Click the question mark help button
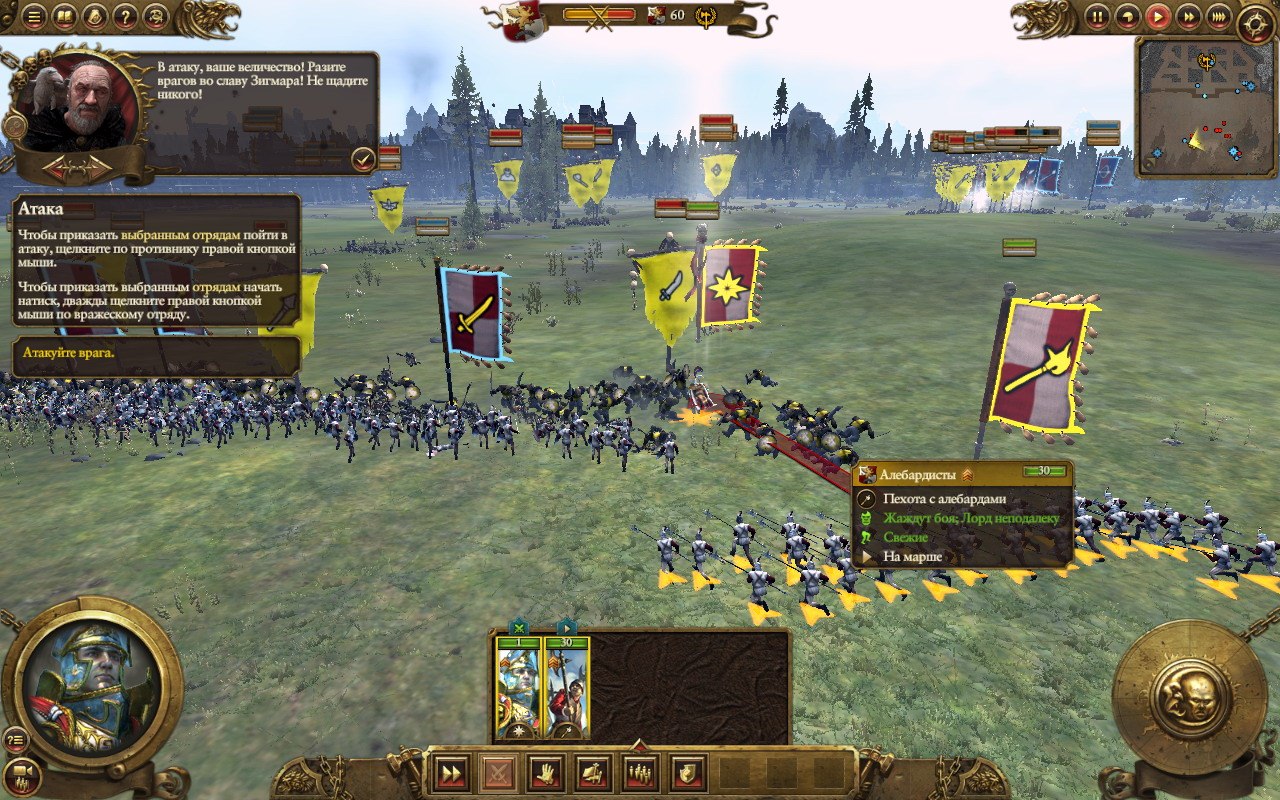Image resolution: width=1280 pixels, height=800 pixels. coord(125,16)
